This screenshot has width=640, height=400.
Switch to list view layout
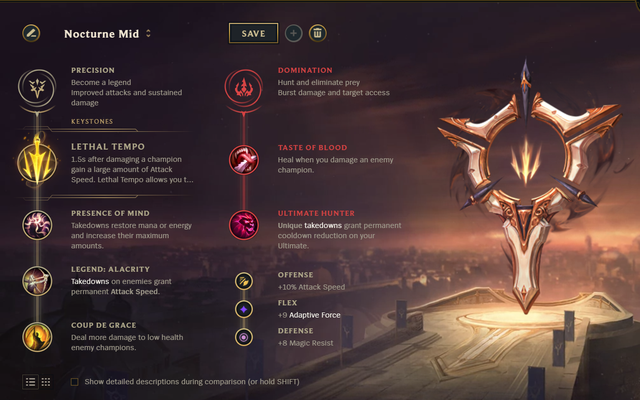point(30,382)
